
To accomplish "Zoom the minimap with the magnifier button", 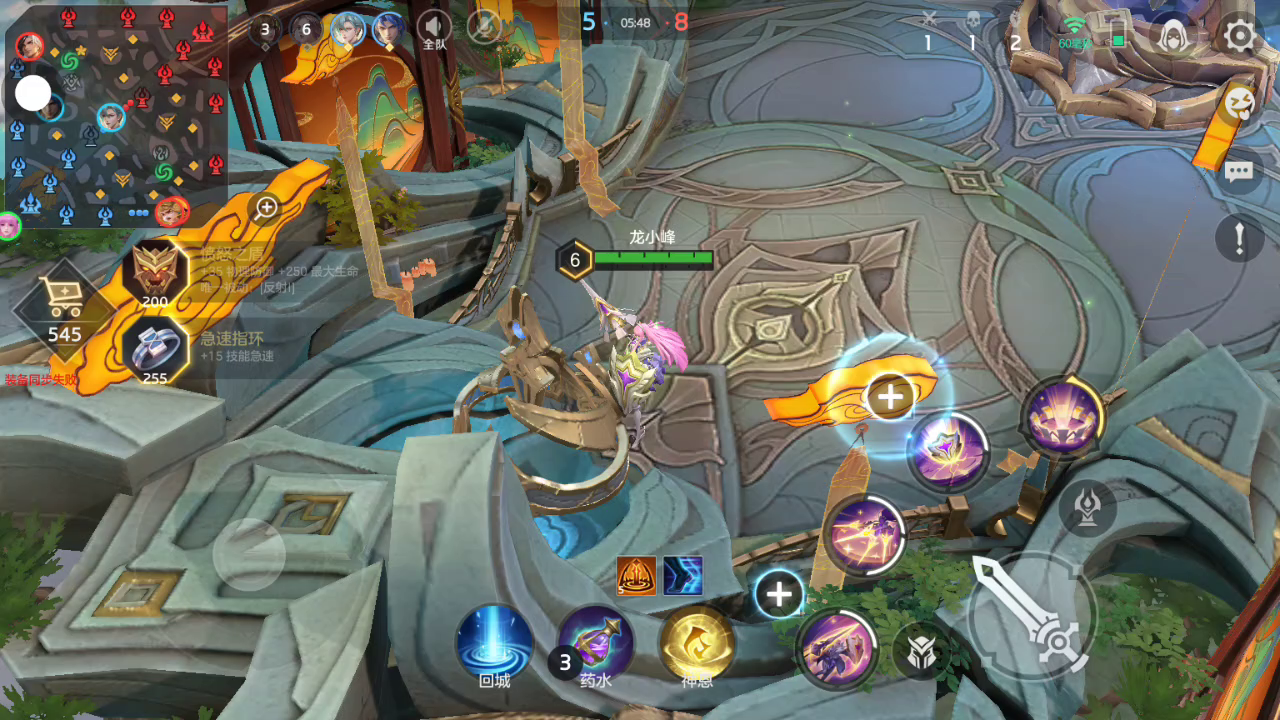I will [x=266, y=208].
